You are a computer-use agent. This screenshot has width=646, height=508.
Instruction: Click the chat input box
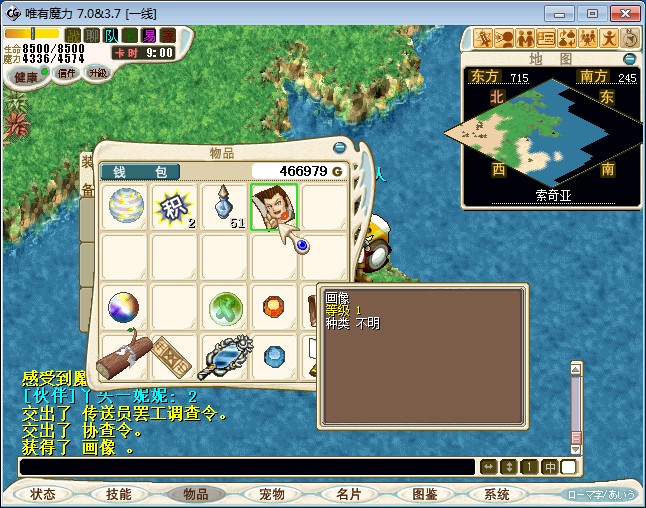(x=245, y=467)
